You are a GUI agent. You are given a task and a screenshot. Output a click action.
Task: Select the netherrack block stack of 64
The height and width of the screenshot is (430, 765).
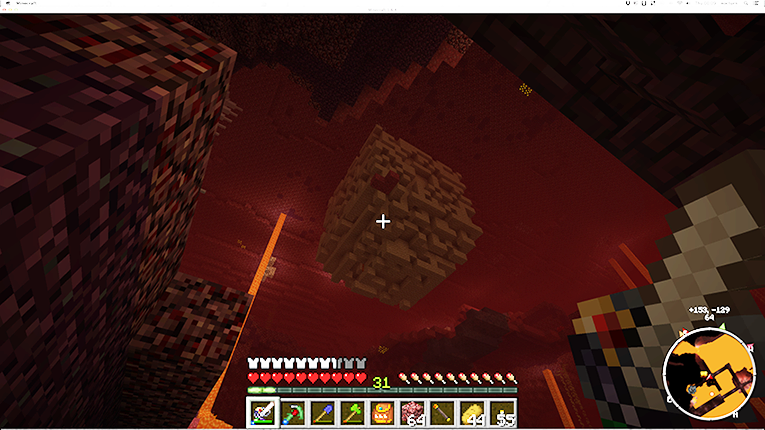[413, 412]
